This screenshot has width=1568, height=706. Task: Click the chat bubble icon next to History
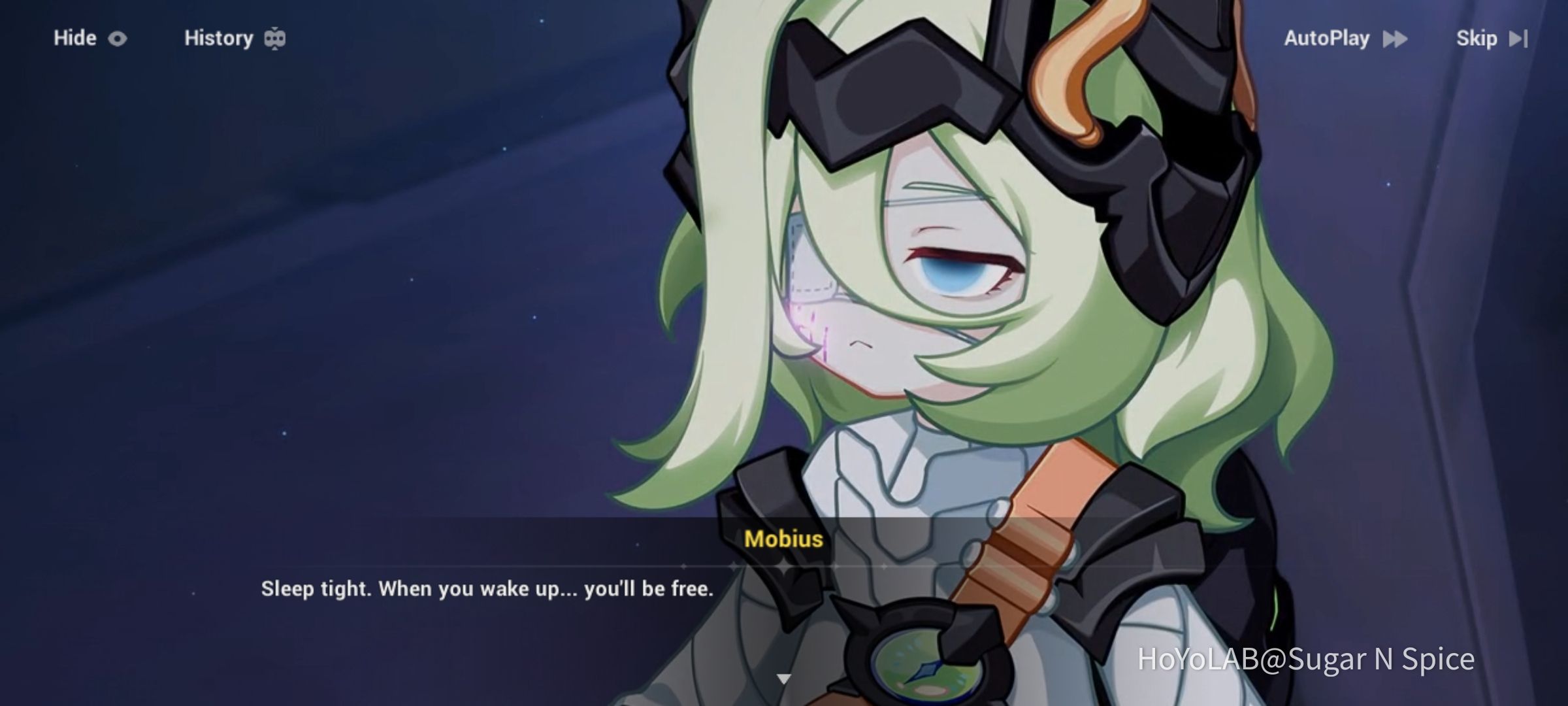point(274,38)
